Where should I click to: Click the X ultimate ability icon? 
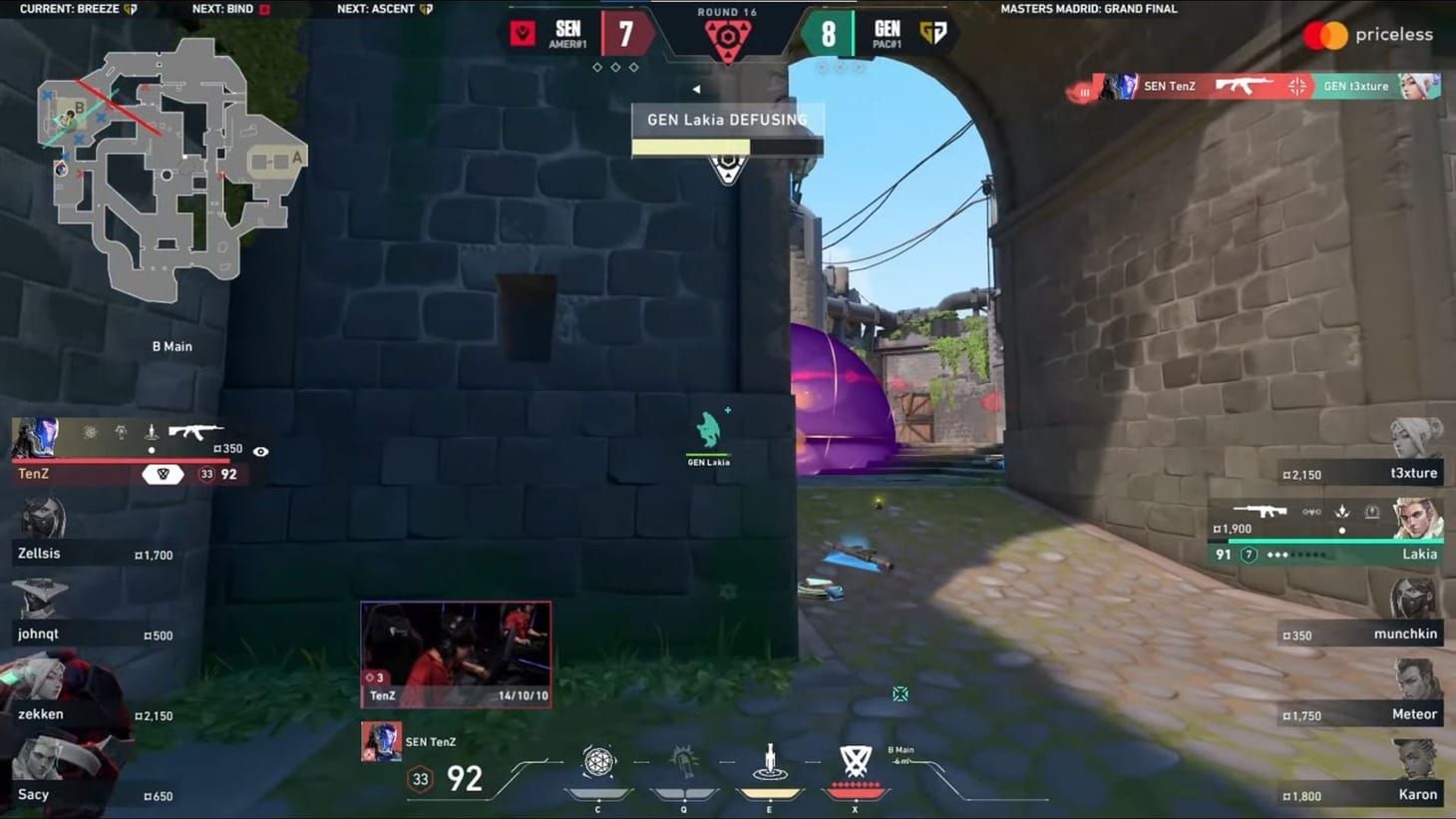pos(854,758)
